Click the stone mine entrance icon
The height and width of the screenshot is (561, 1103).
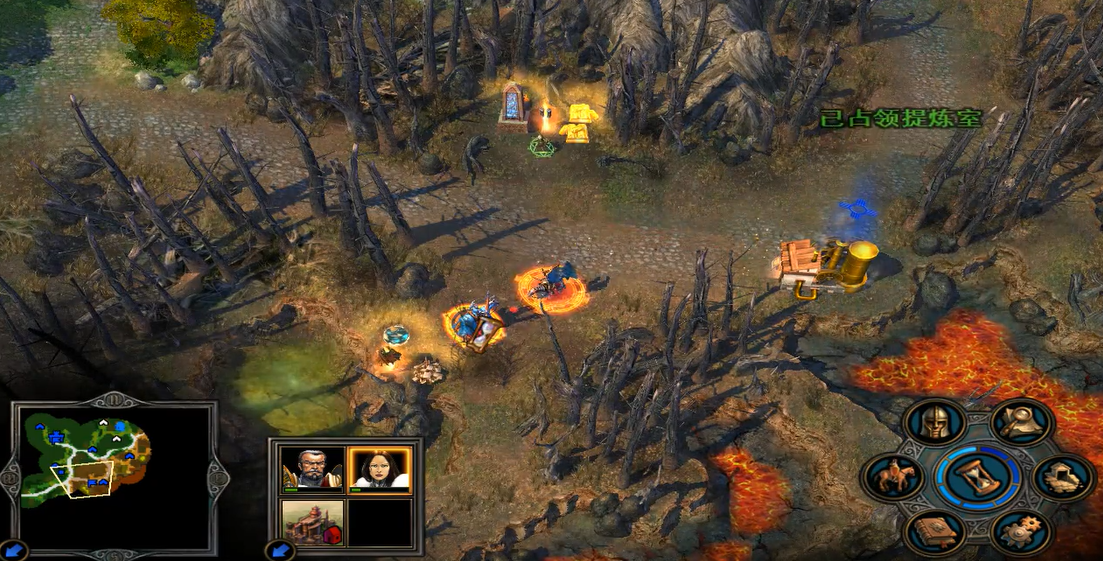coord(1062,478)
